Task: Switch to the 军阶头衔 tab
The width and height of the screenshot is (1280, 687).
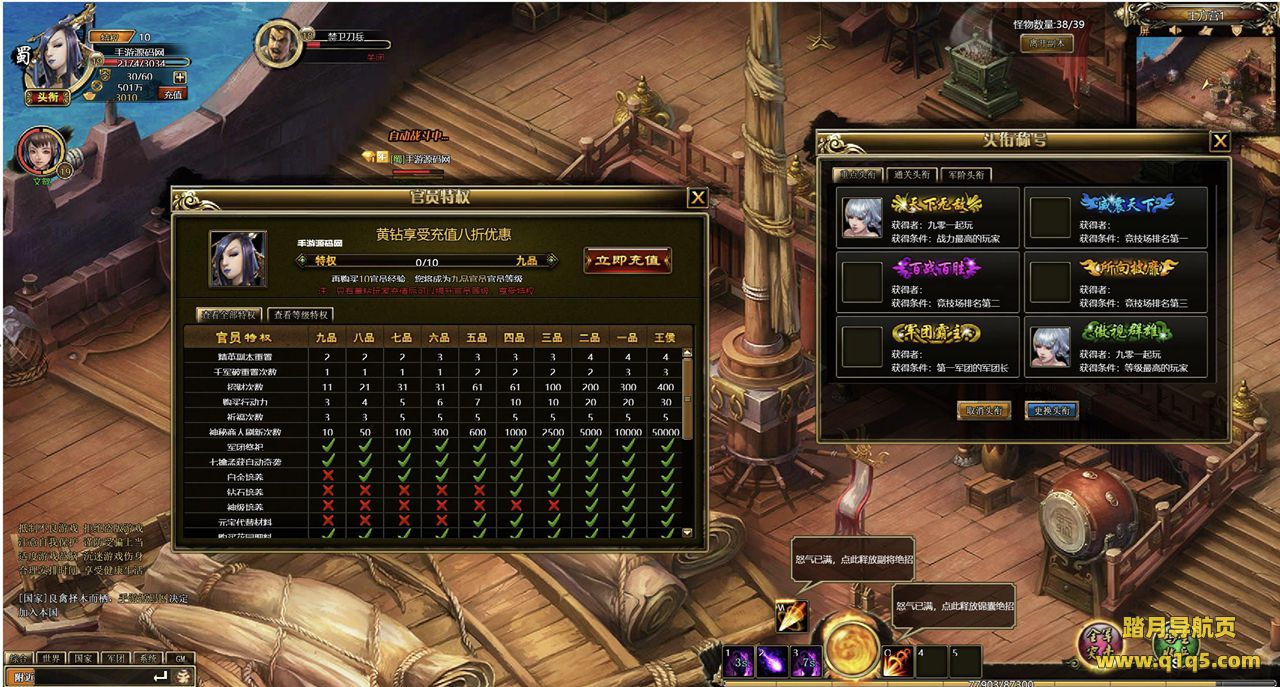Action: [x=965, y=174]
